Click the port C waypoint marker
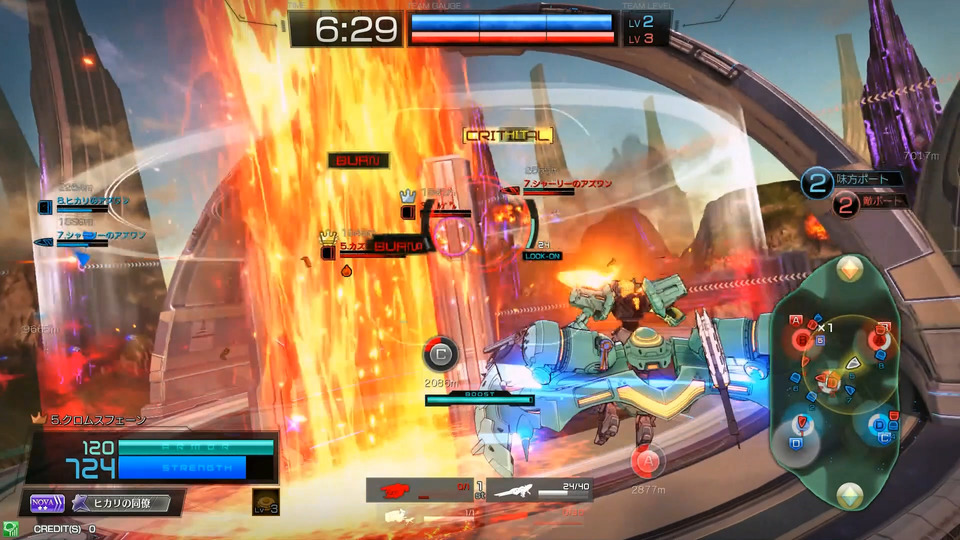Viewport: 960px width, 540px height. tap(440, 353)
